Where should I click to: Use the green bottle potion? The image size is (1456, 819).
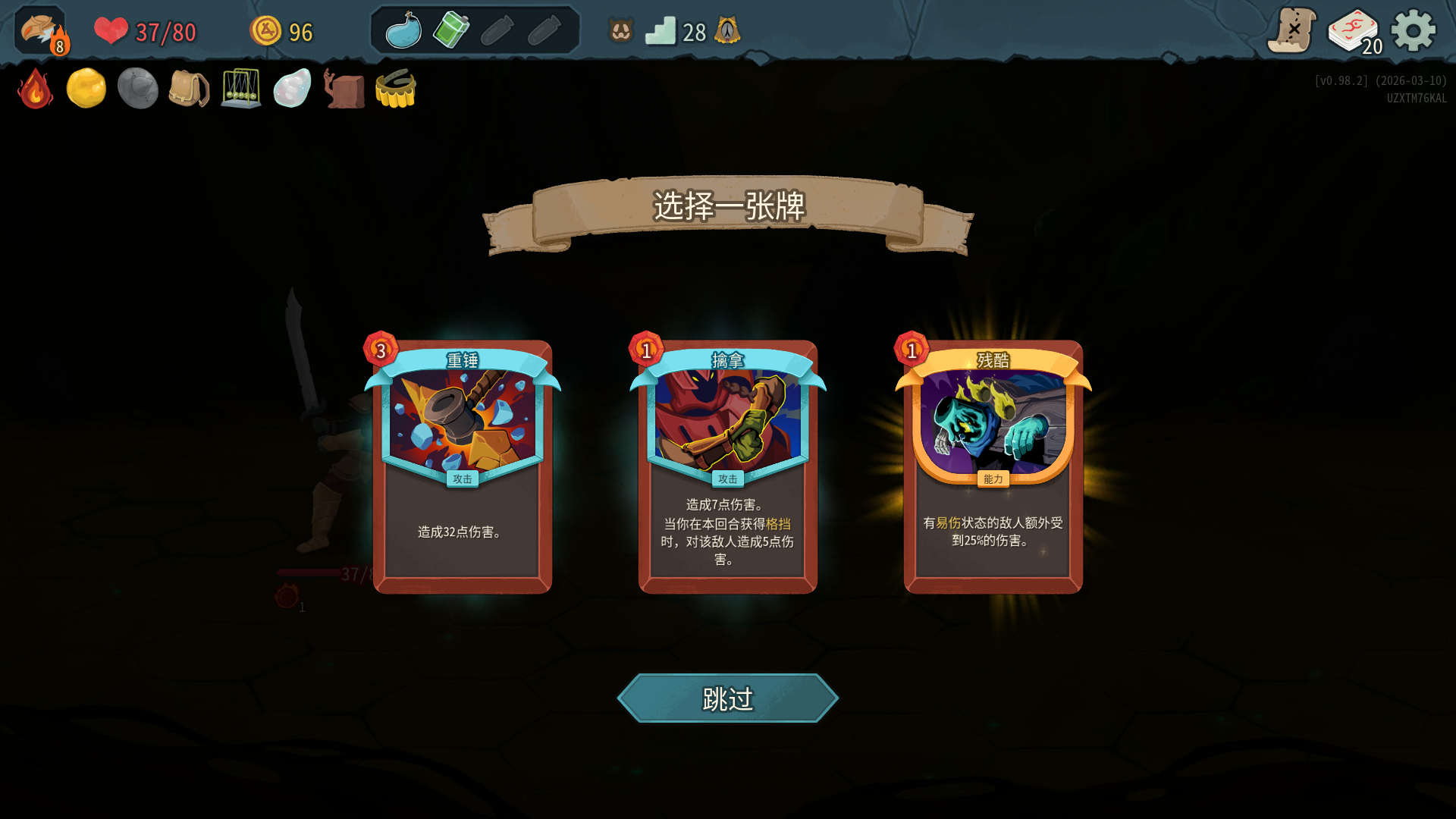(x=450, y=31)
